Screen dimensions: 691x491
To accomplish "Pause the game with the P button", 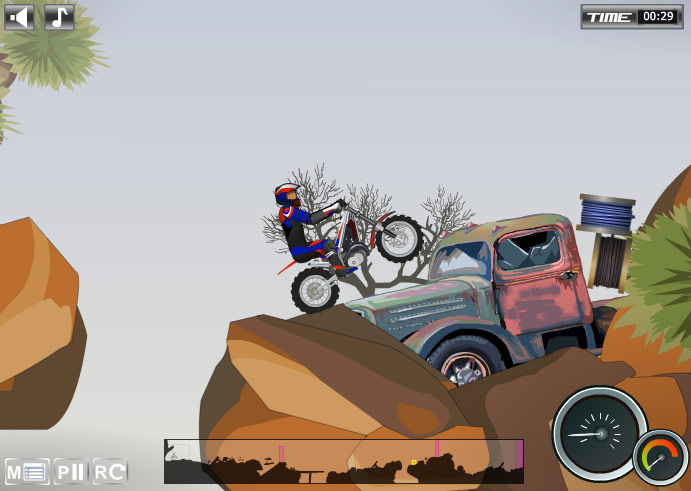I will [x=70, y=471].
